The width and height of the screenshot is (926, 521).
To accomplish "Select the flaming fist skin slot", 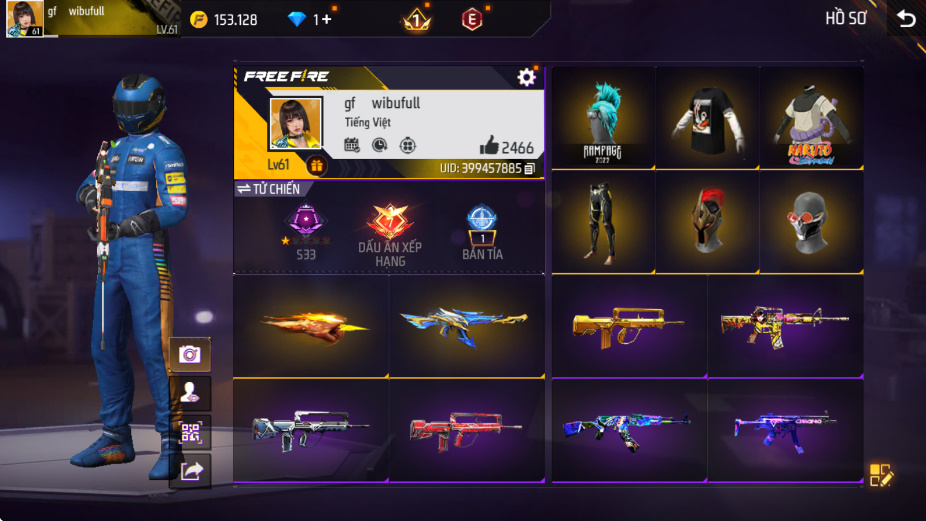I will click(x=311, y=325).
